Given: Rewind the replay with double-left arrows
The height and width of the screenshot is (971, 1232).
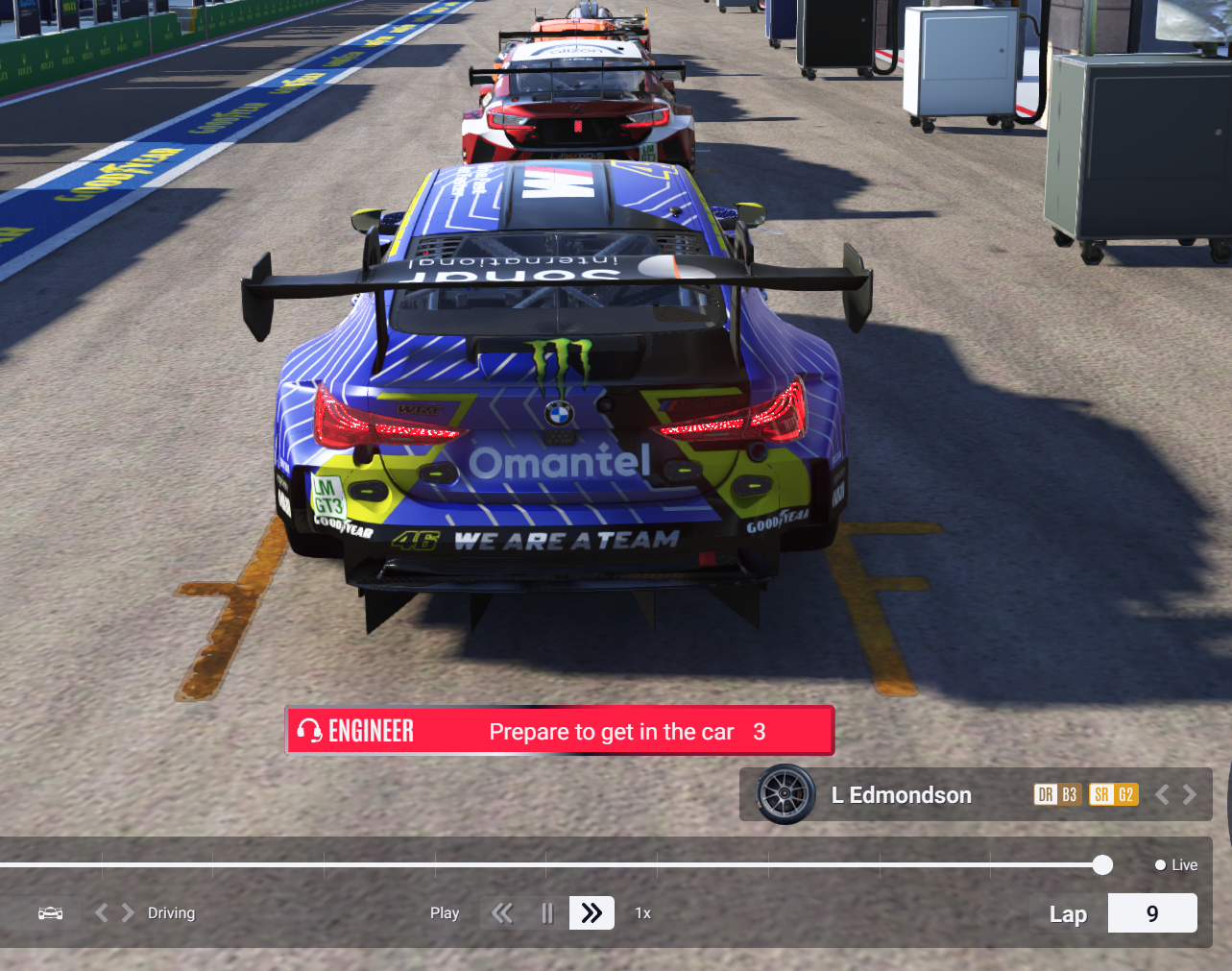Looking at the screenshot, I should [x=502, y=913].
